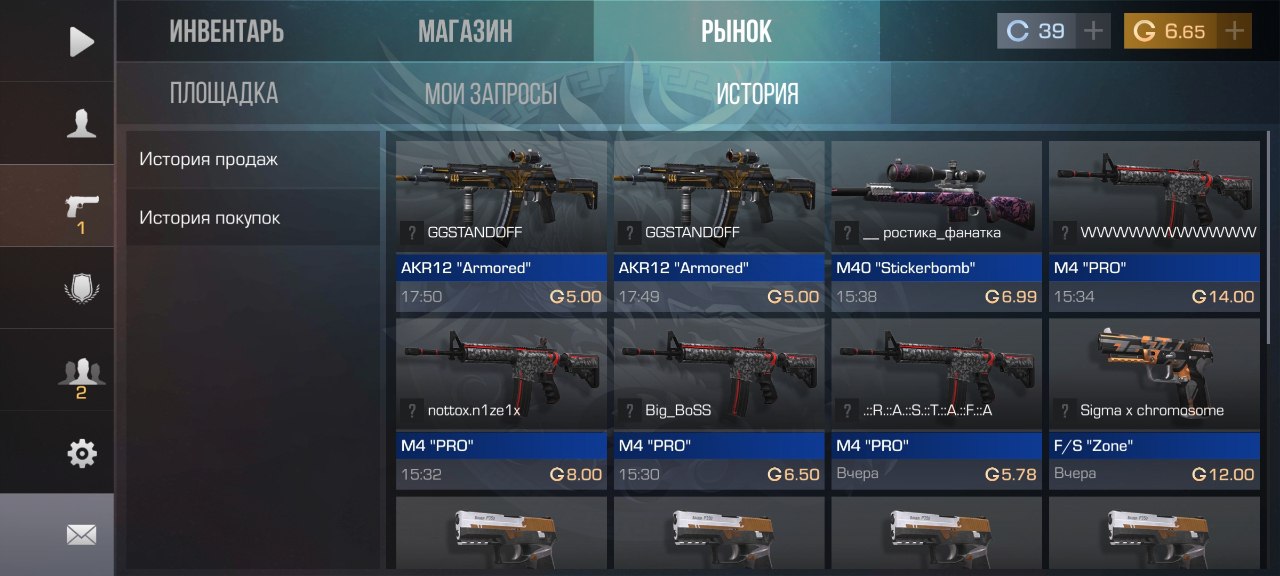
Task: Select the M40 "Stickerbomb" history entry
Action: coord(938,226)
